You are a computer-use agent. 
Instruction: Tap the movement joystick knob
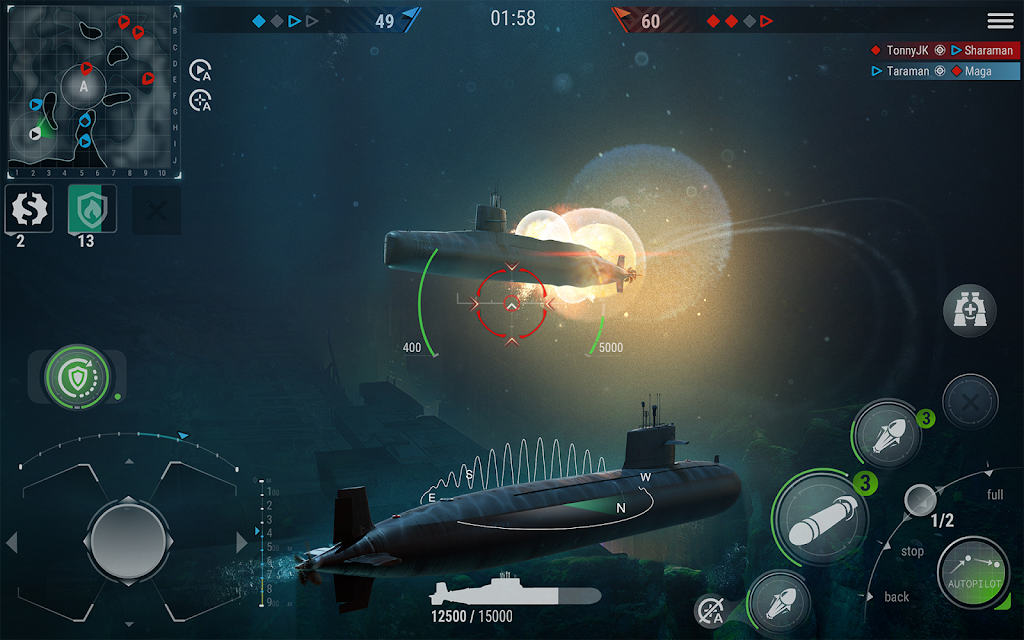[x=125, y=541]
